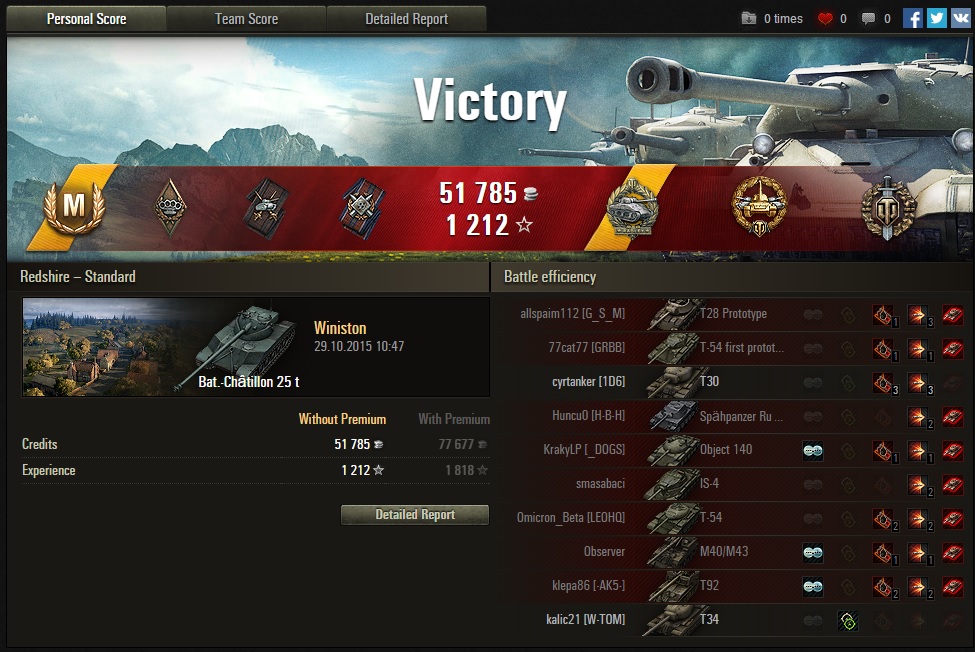This screenshot has width=975, height=652.
Task: Switch to the Detailed Report tab
Action: point(406,19)
